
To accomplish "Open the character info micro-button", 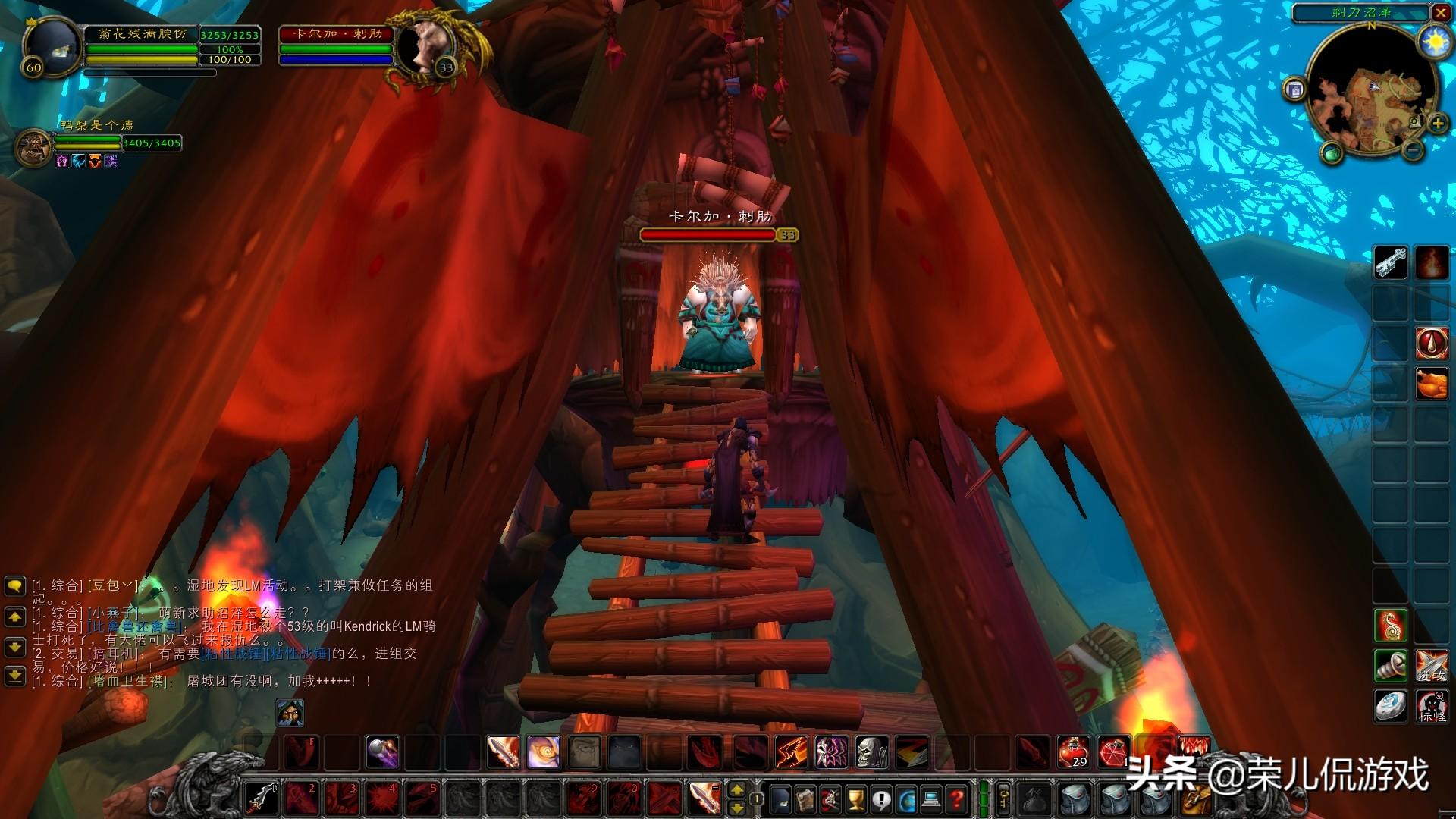I will tap(780, 799).
